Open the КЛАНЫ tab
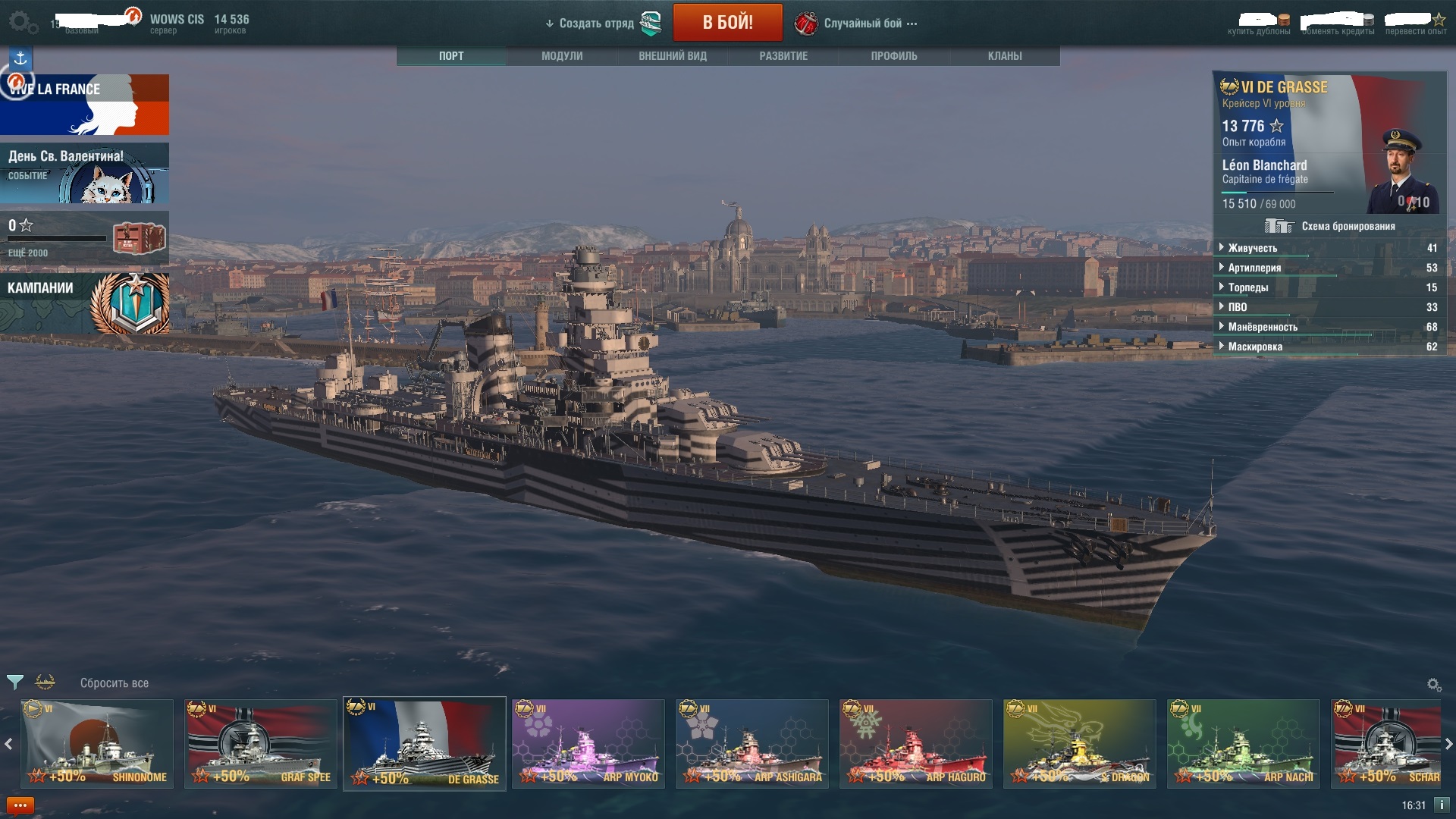 (1005, 56)
